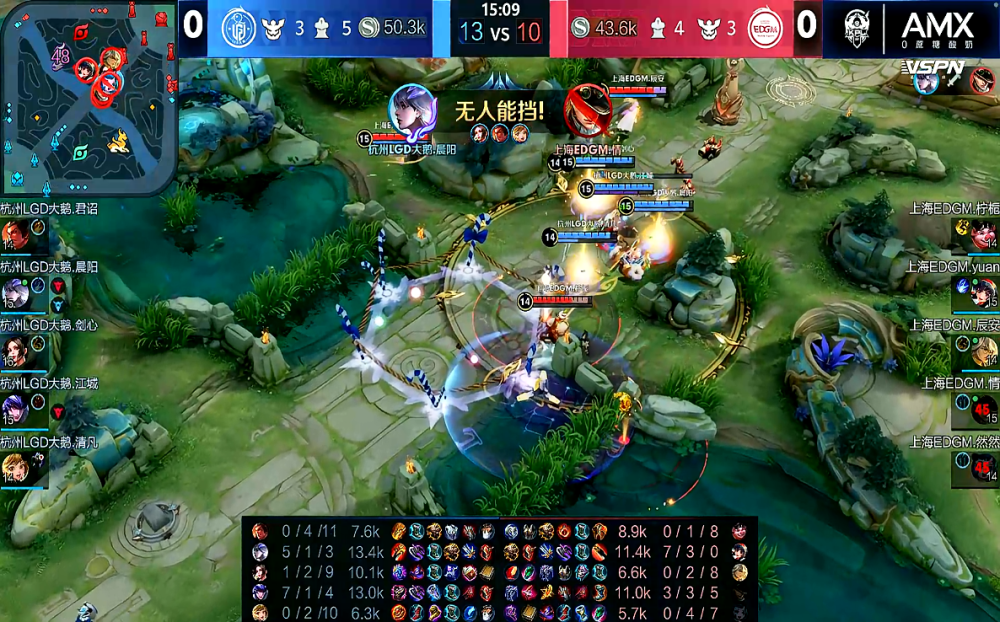Click the minimap in the corner

(x=88, y=97)
